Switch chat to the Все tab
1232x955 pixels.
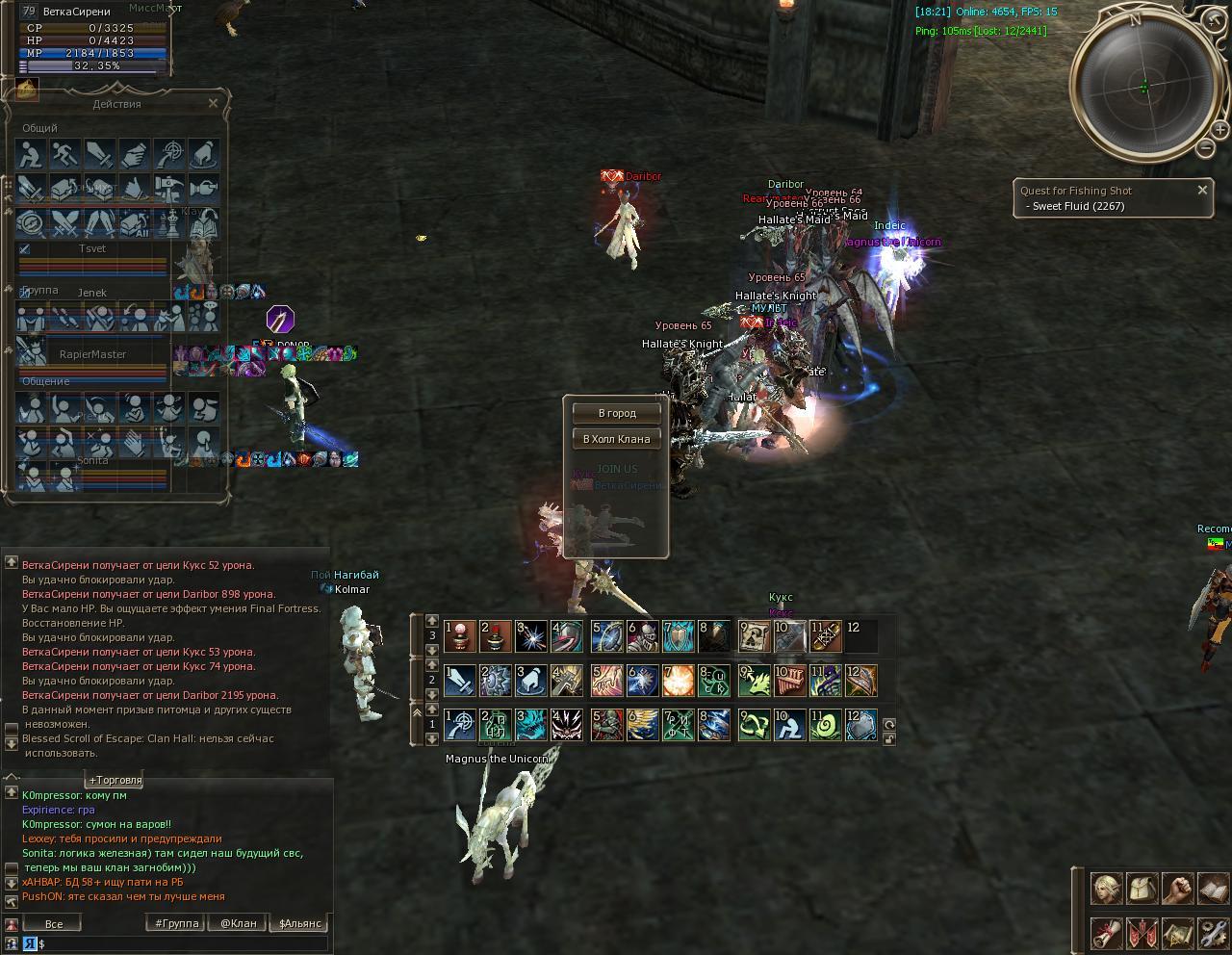[54, 923]
